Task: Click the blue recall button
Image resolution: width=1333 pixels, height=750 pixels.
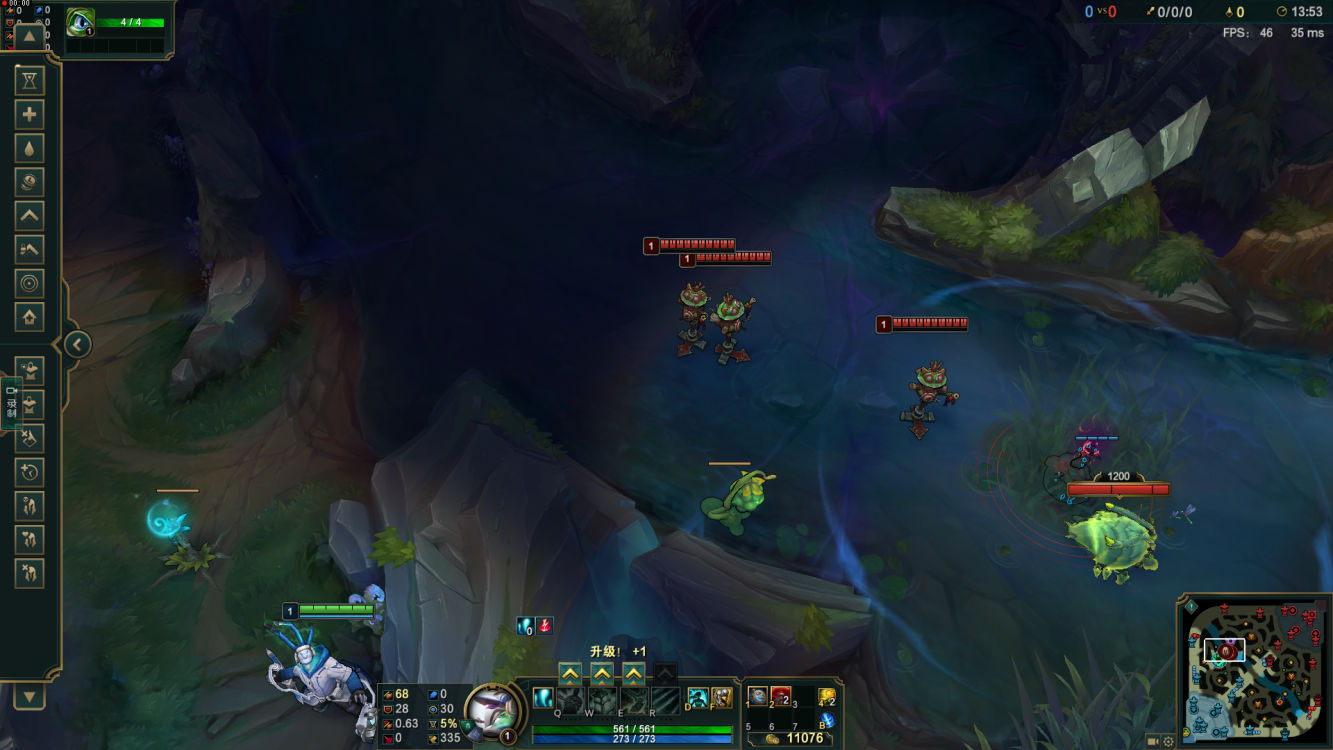Action: pos(826,720)
